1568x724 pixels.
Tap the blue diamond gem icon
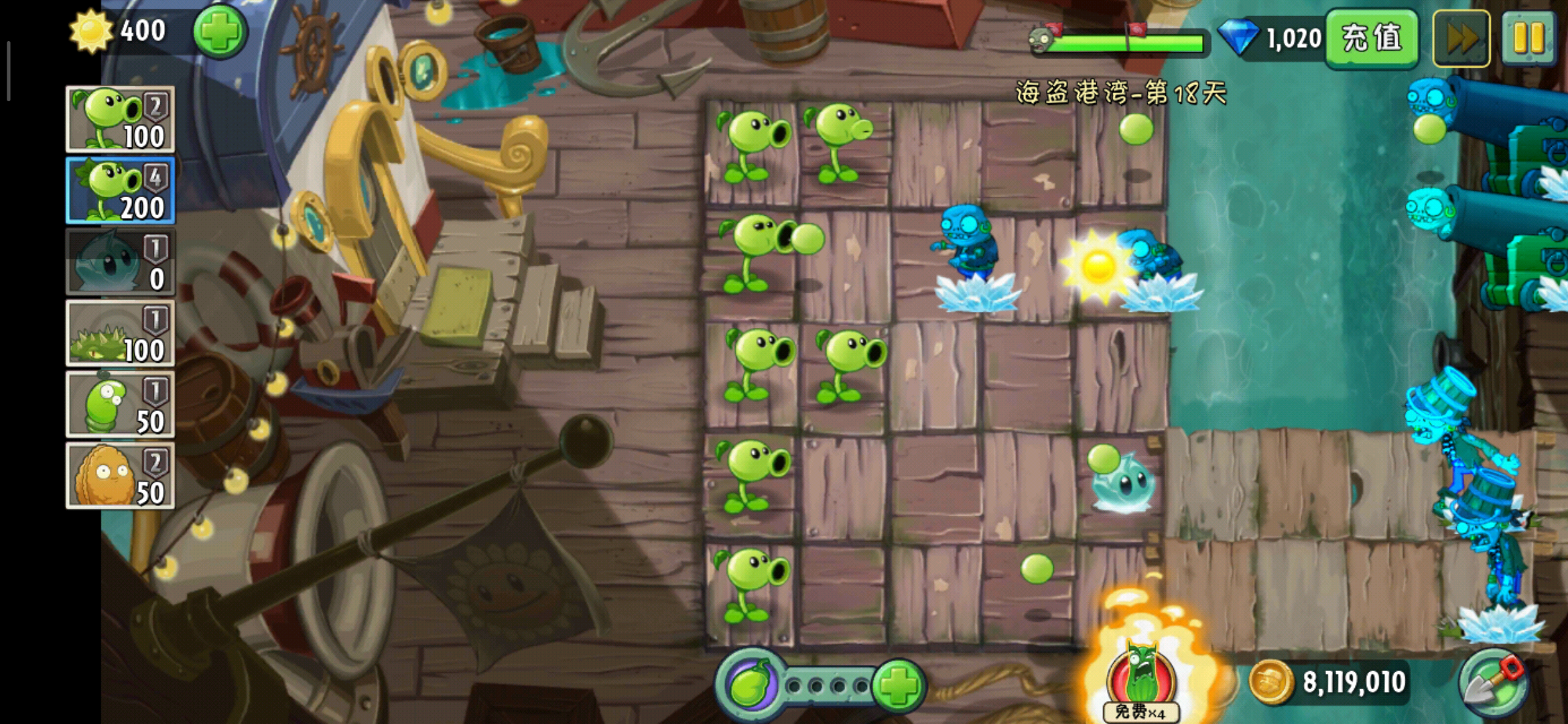click(1238, 38)
